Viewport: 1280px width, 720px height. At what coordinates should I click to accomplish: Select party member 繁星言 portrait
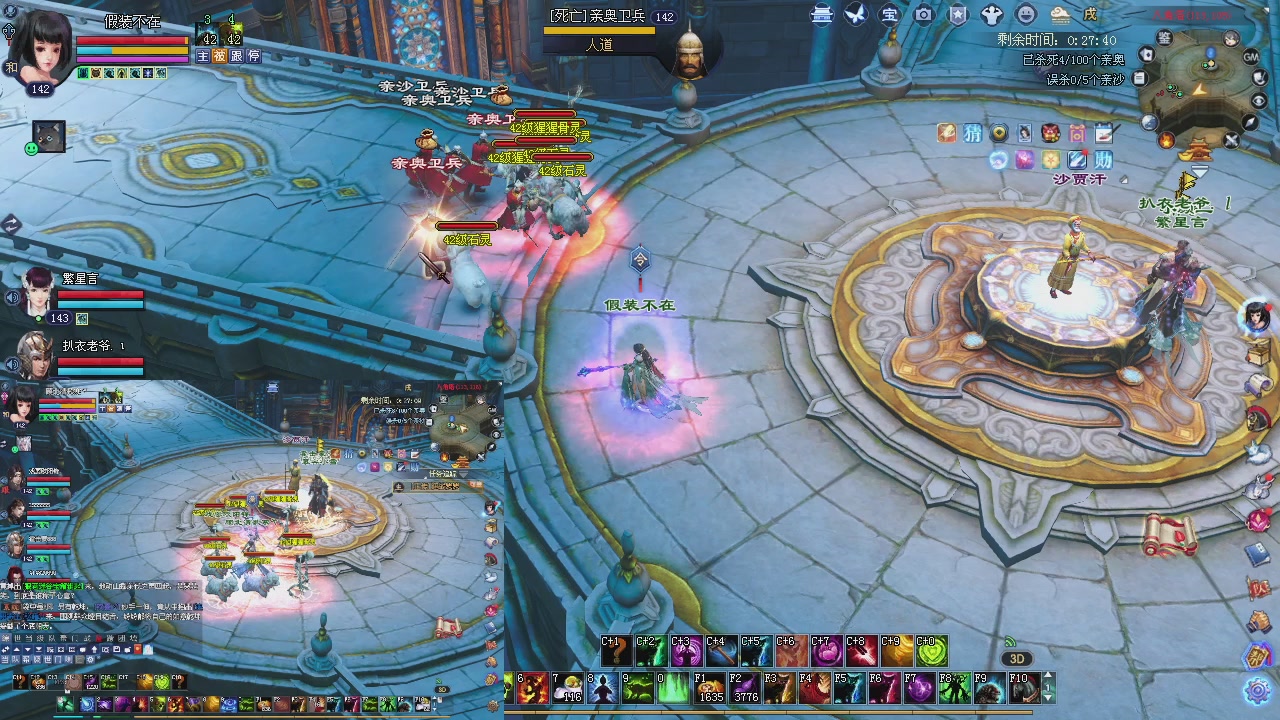click(38, 290)
